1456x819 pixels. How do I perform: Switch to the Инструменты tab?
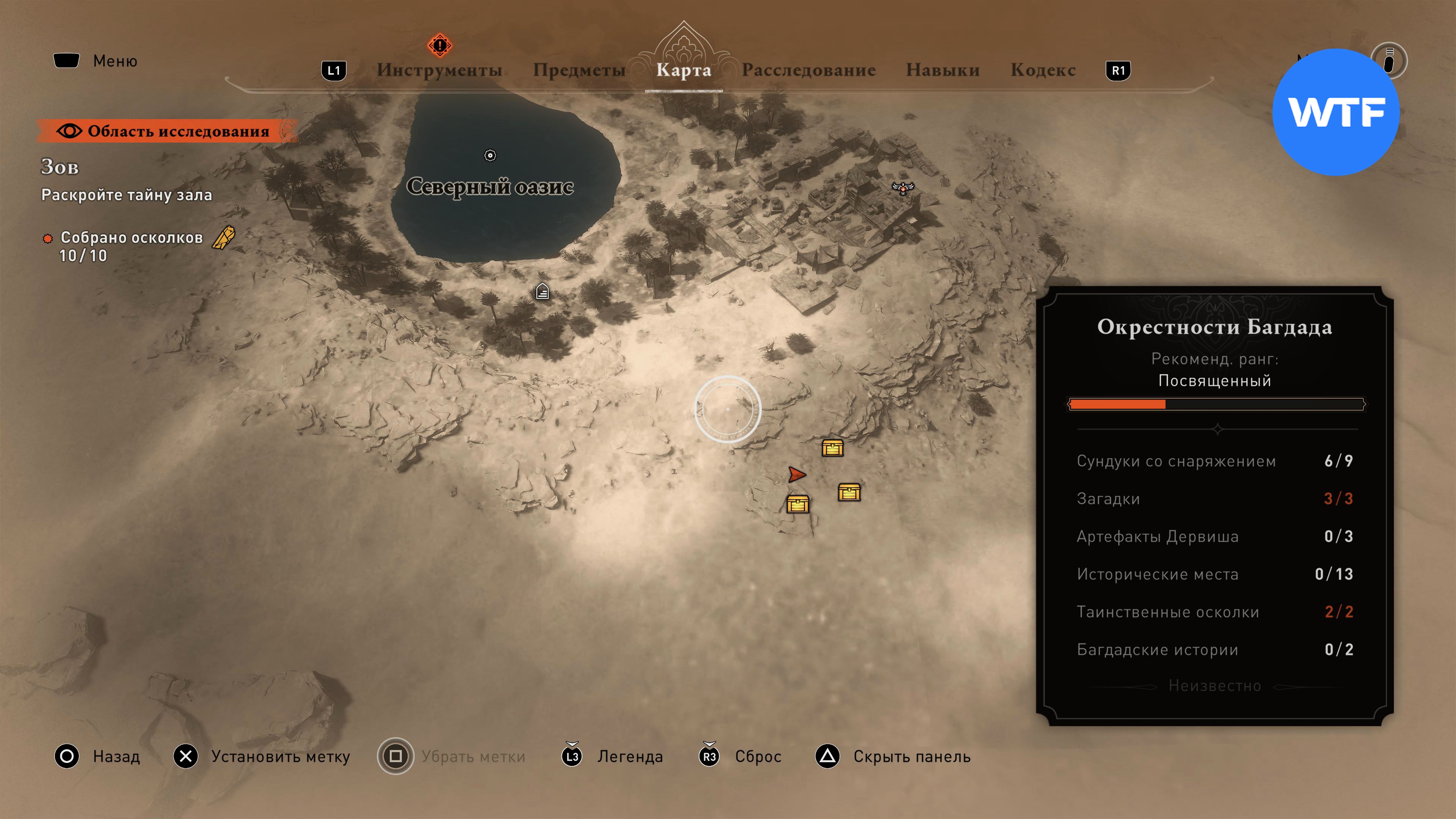point(439,70)
